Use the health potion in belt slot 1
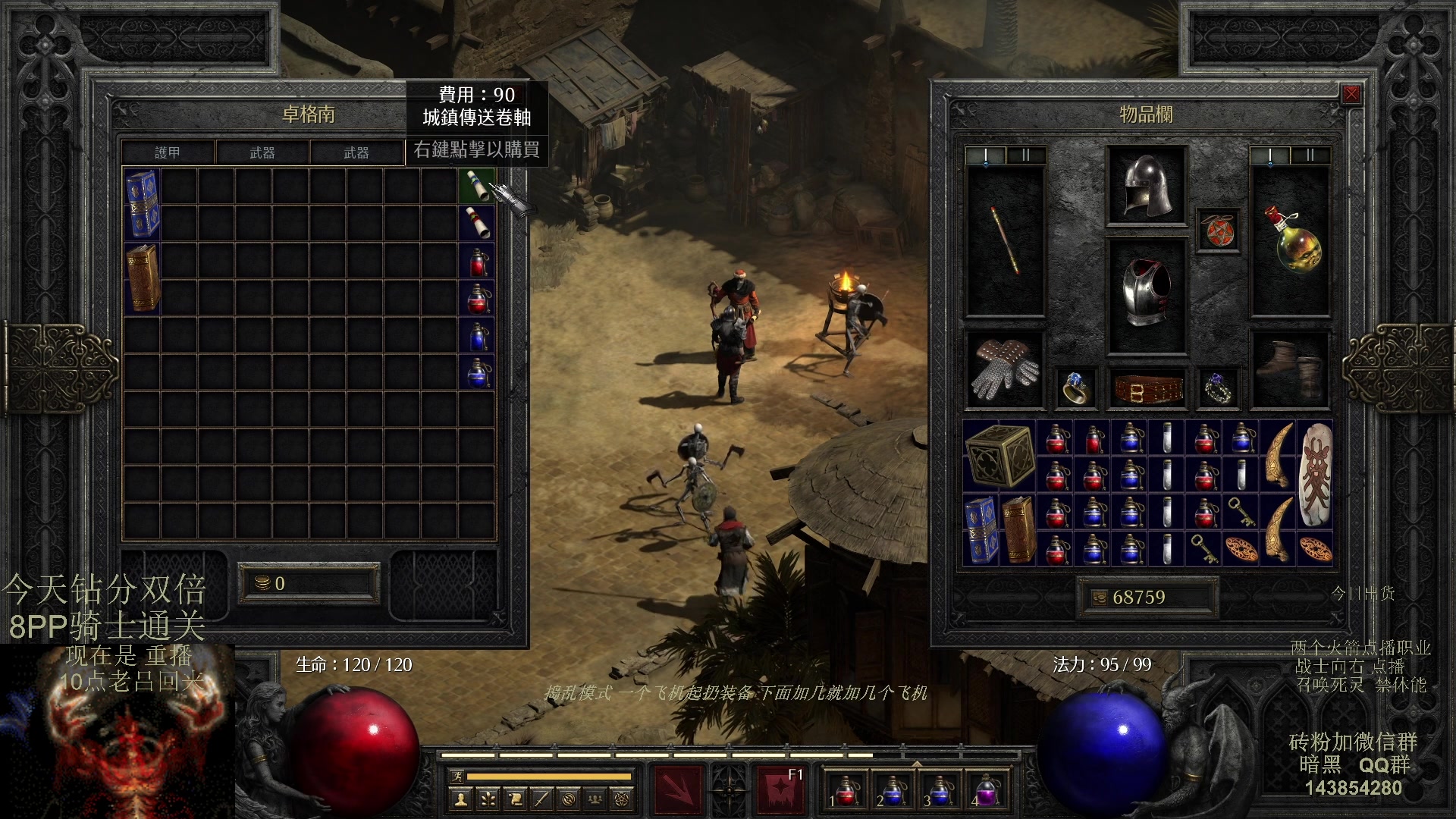The image size is (1456, 819). pyautogui.click(x=846, y=790)
